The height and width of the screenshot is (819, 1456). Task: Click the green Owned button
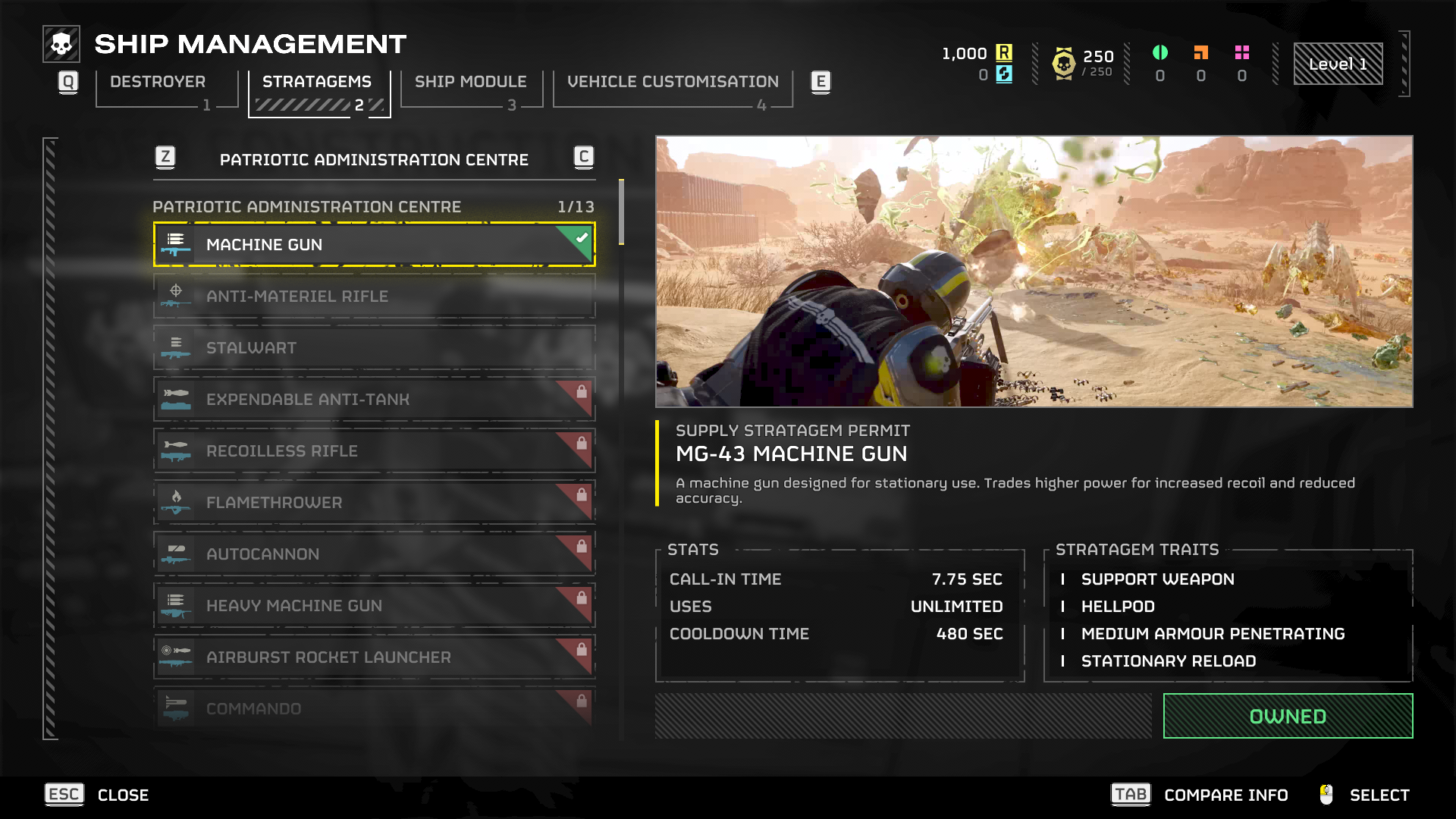(x=1288, y=717)
